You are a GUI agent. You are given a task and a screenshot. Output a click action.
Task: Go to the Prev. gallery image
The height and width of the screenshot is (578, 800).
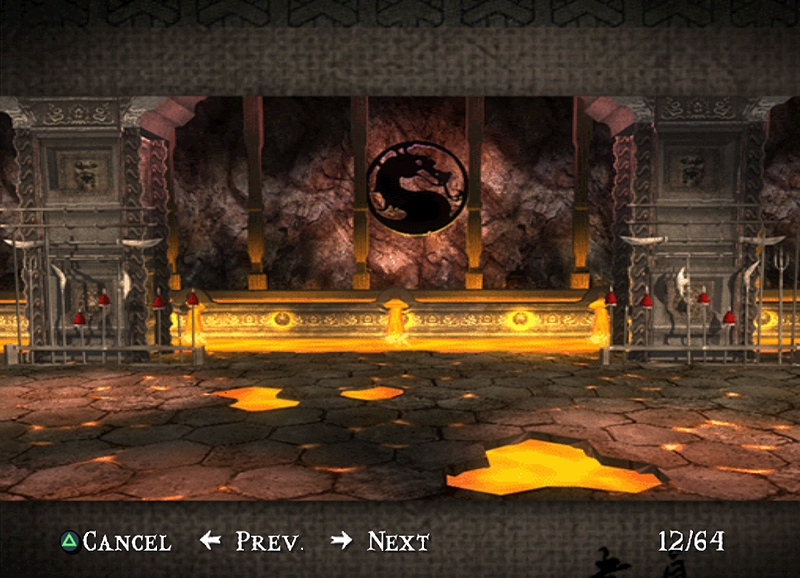[x=251, y=542]
